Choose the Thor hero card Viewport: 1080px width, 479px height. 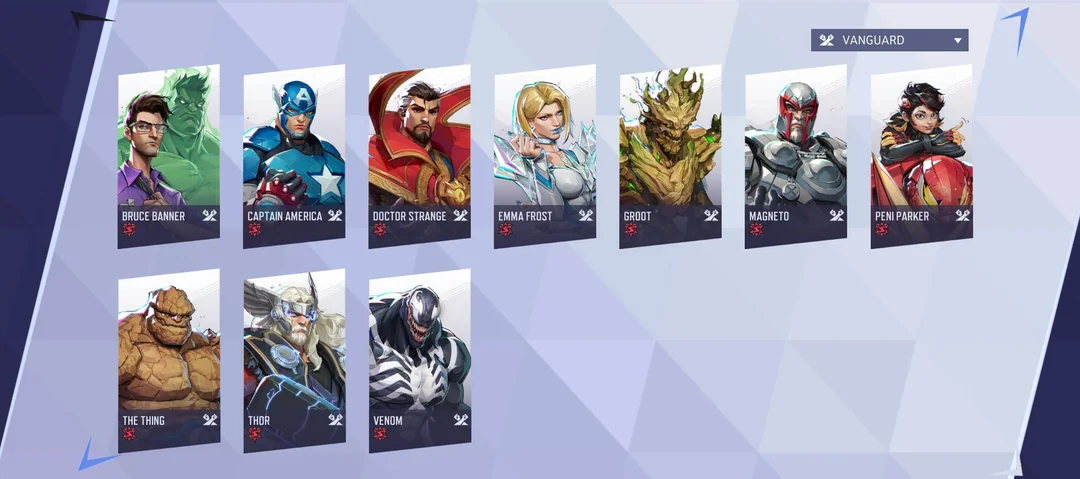(x=294, y=360)
